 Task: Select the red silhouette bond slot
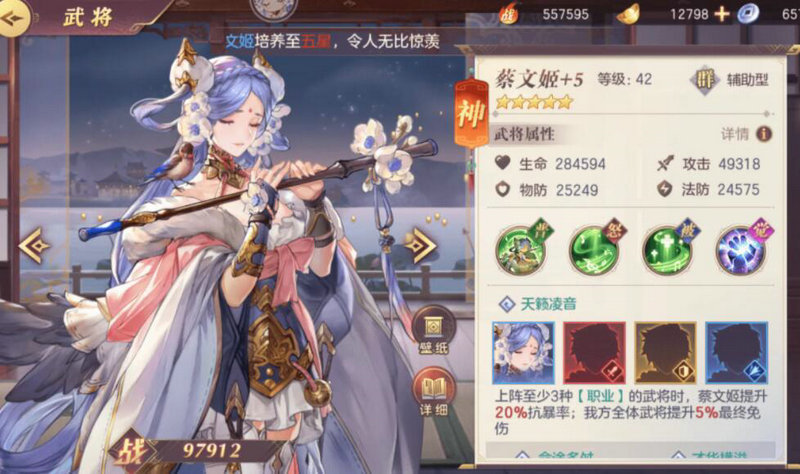point(594,353)
